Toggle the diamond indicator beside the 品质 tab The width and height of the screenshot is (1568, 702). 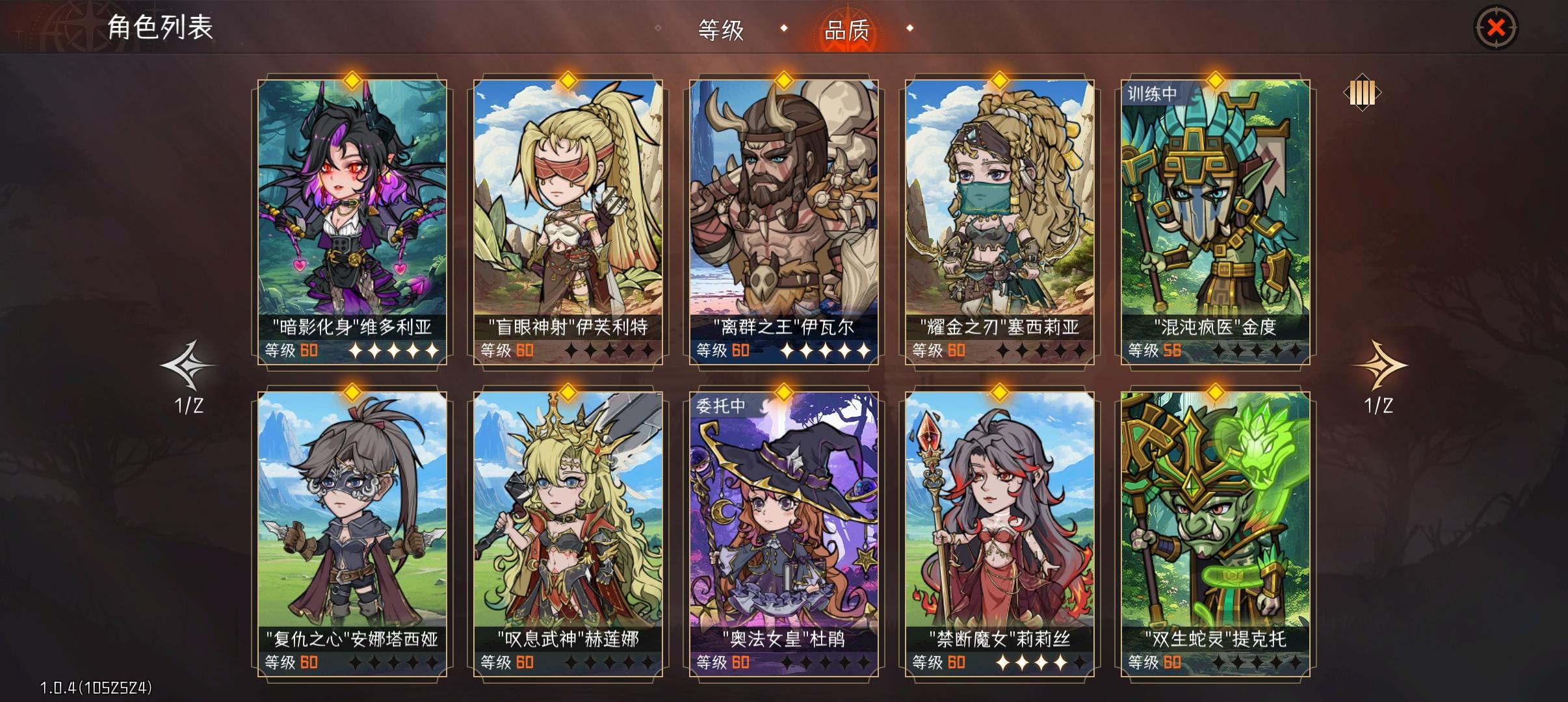click(910, 29)
